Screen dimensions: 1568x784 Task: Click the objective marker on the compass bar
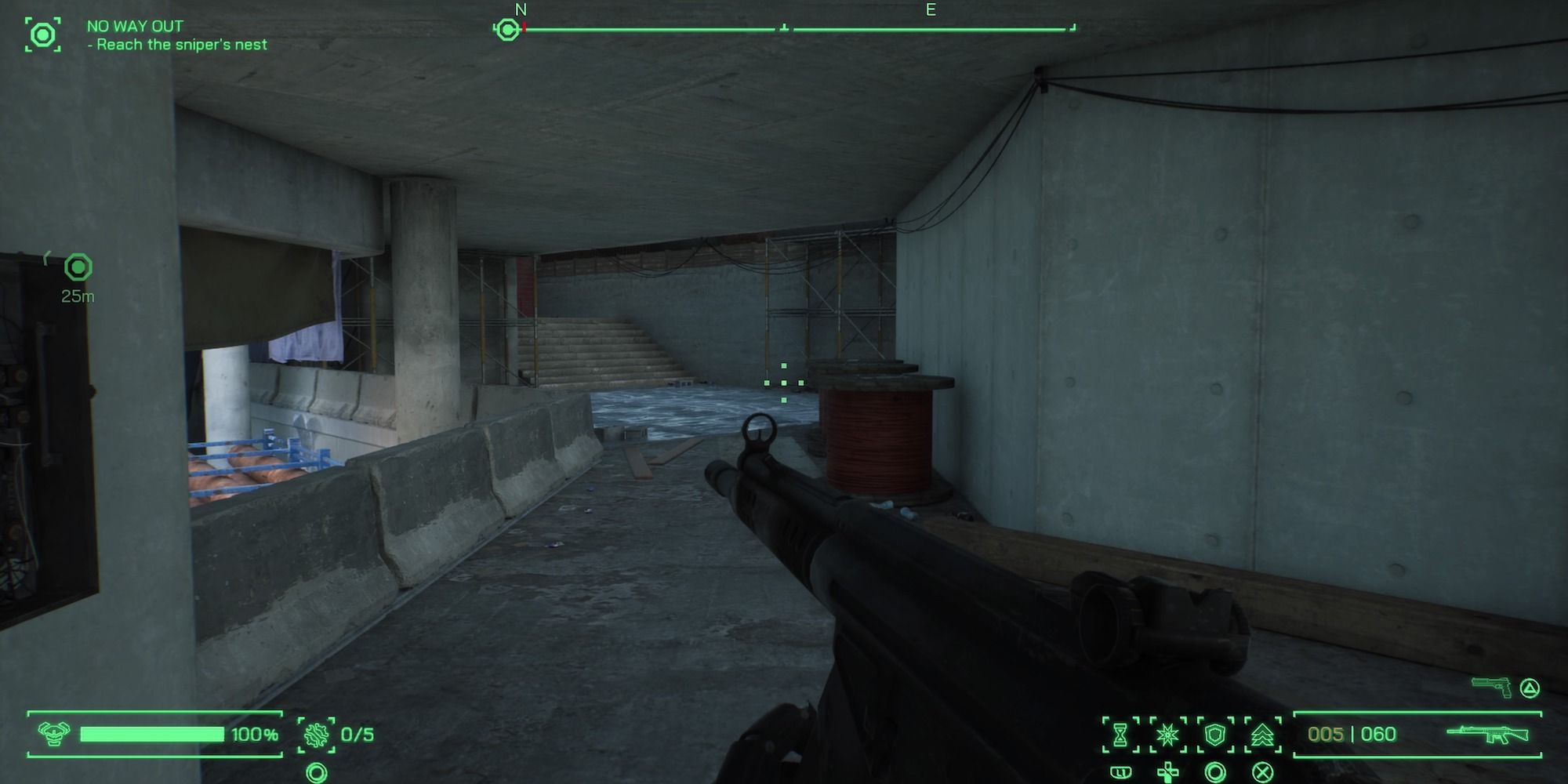(x=508, y=30)
